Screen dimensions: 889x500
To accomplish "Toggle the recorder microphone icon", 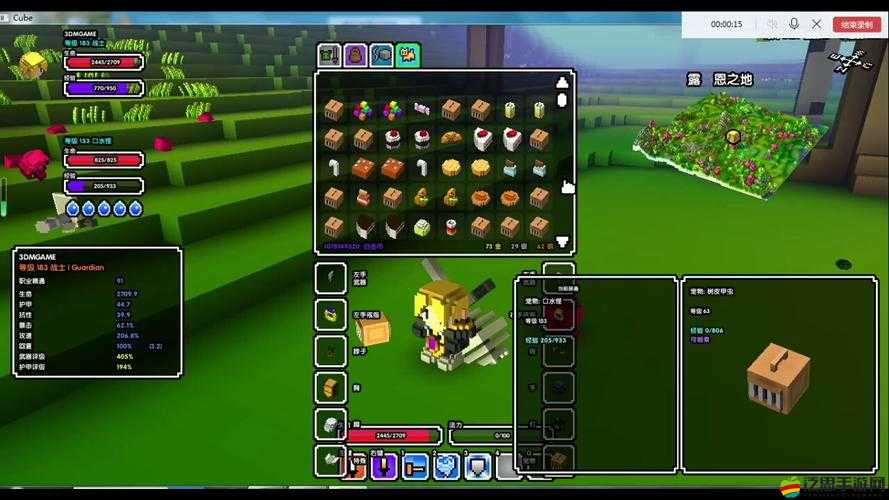I will pyautogui.click(x=795, y=24).
